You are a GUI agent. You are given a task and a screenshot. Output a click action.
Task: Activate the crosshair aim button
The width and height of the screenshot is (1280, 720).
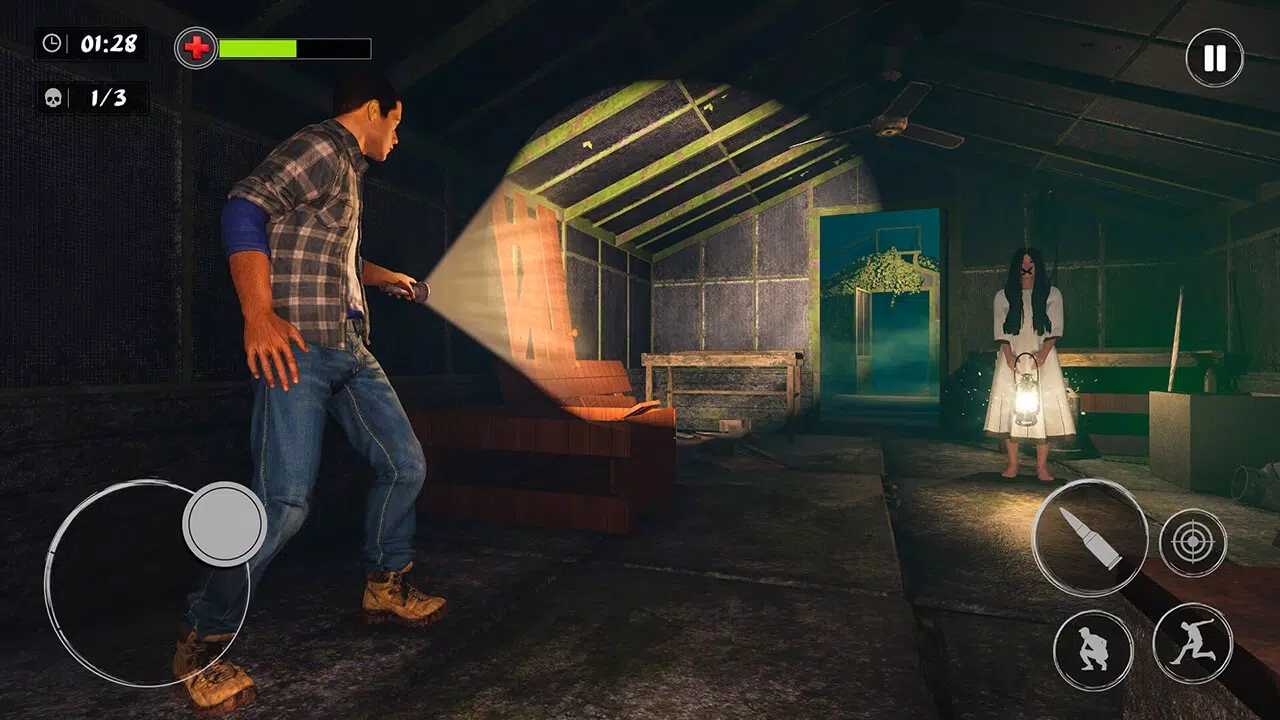coord(1193,543)
